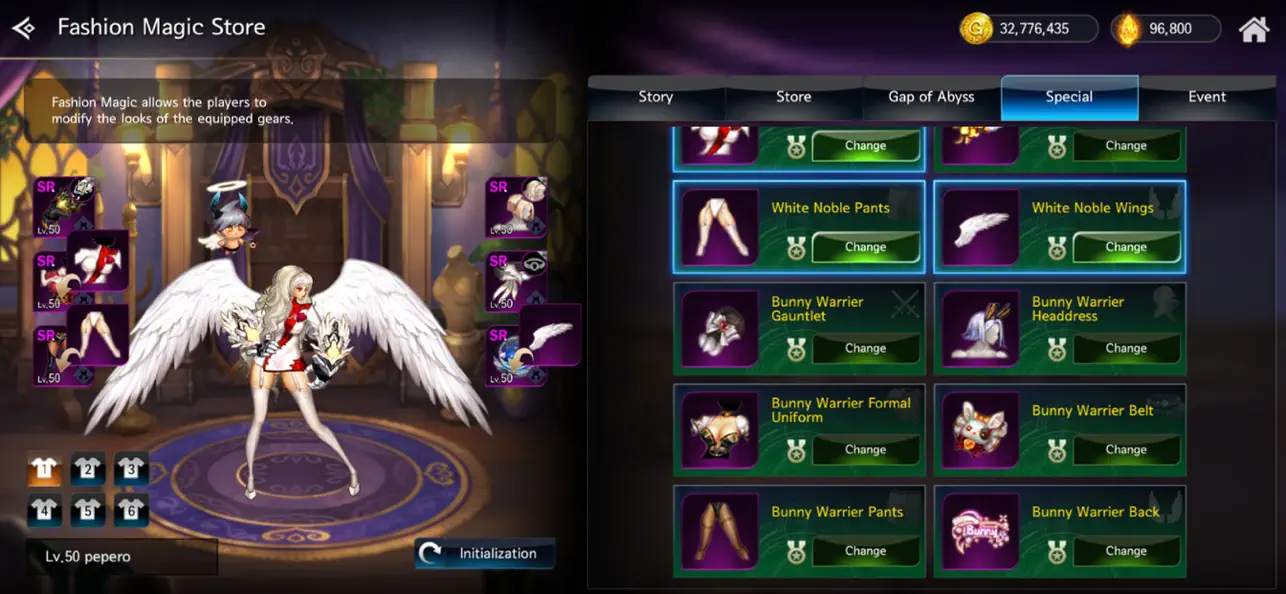Image resolution: width=1286 pixels, height=594 pixels.
Task: Apply the Bunny Warrior Pants look
Action: click(x=865, y=550)
